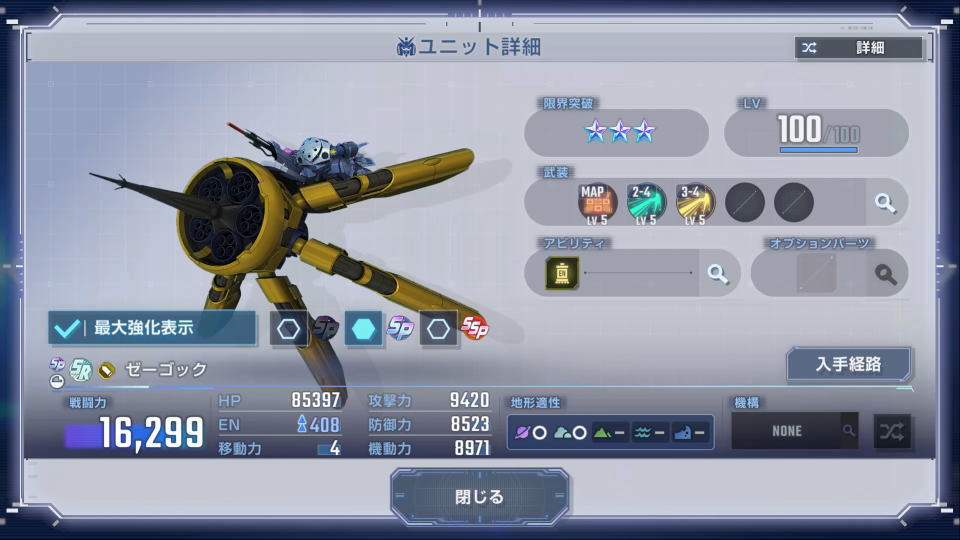Choose the highlighted cyan hexagon option
Screen dimensions: 960x540
tap(363, 328)
